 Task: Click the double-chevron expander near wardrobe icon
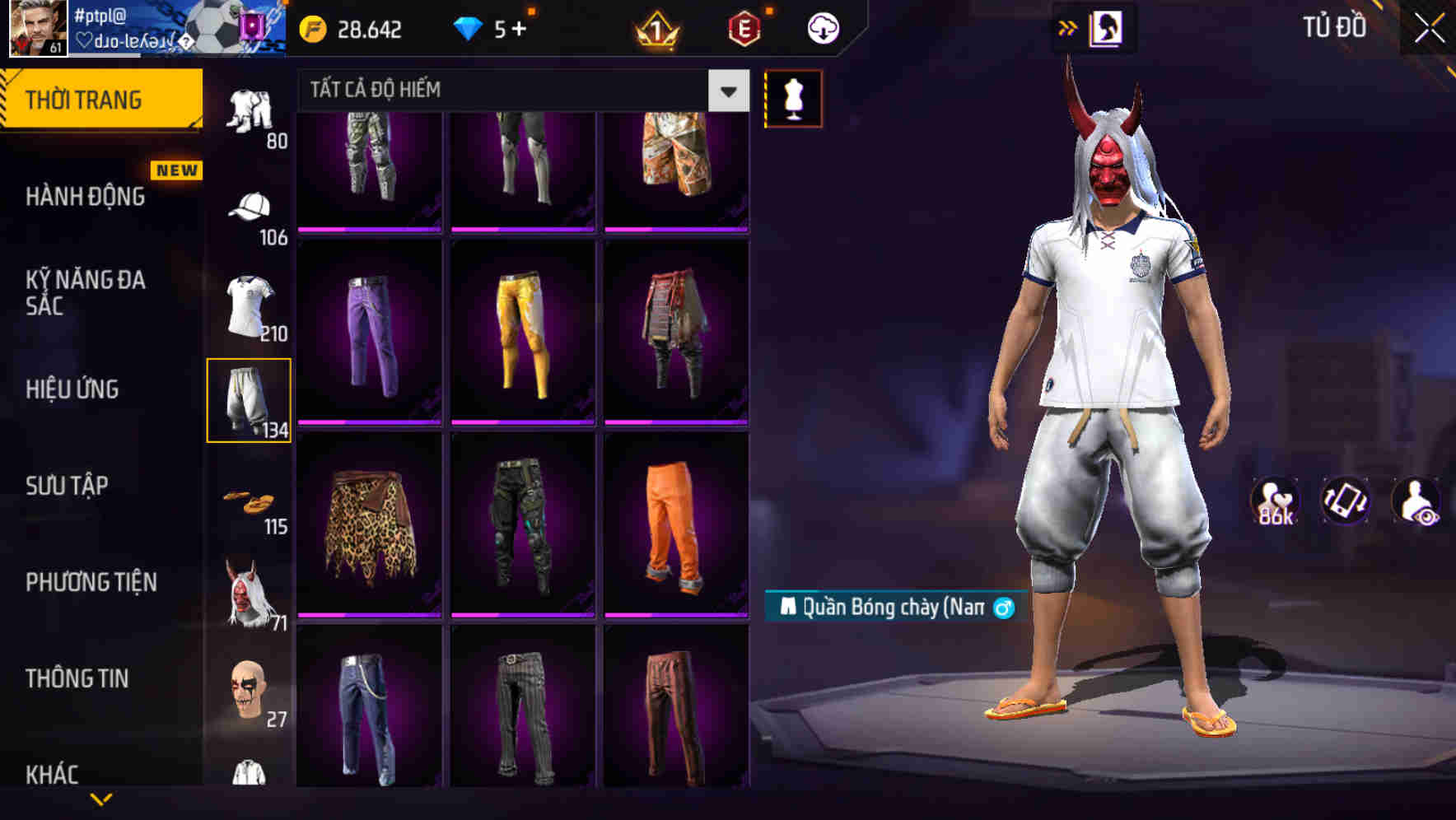point(1068,26)
